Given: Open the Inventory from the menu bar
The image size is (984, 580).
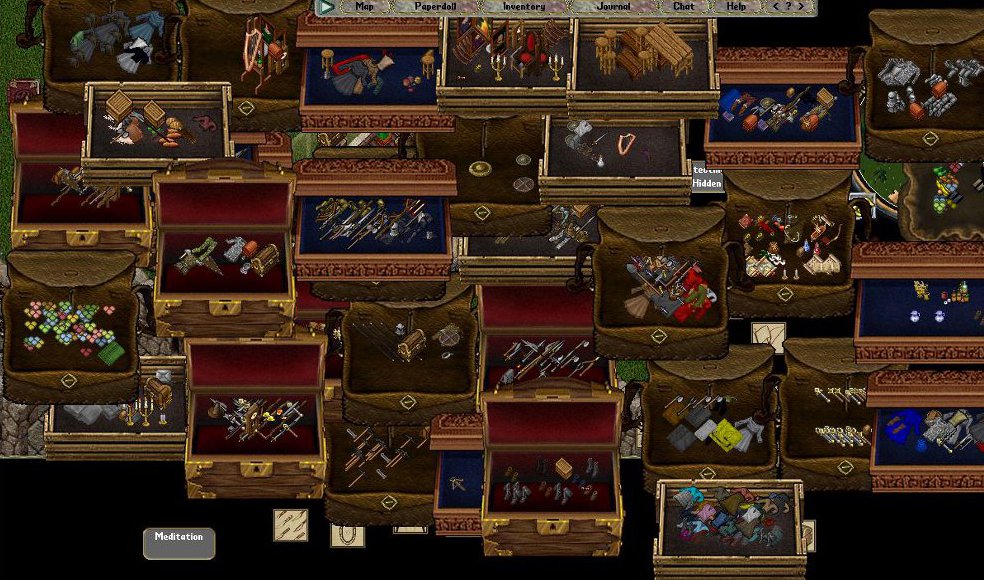Looking at the screenshot, I should (x=523, y=7).
